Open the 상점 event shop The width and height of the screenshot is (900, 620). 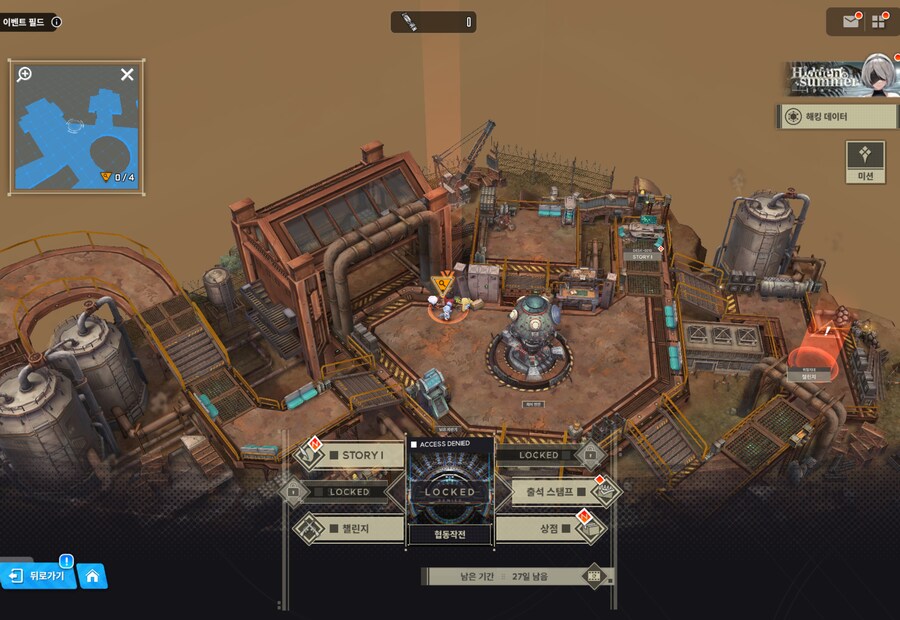(x=550, y=527)
